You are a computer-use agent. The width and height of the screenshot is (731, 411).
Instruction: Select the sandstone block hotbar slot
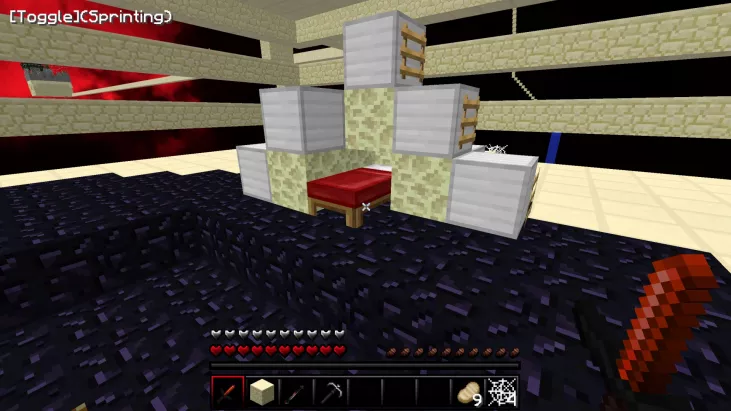tap(261, 391)
